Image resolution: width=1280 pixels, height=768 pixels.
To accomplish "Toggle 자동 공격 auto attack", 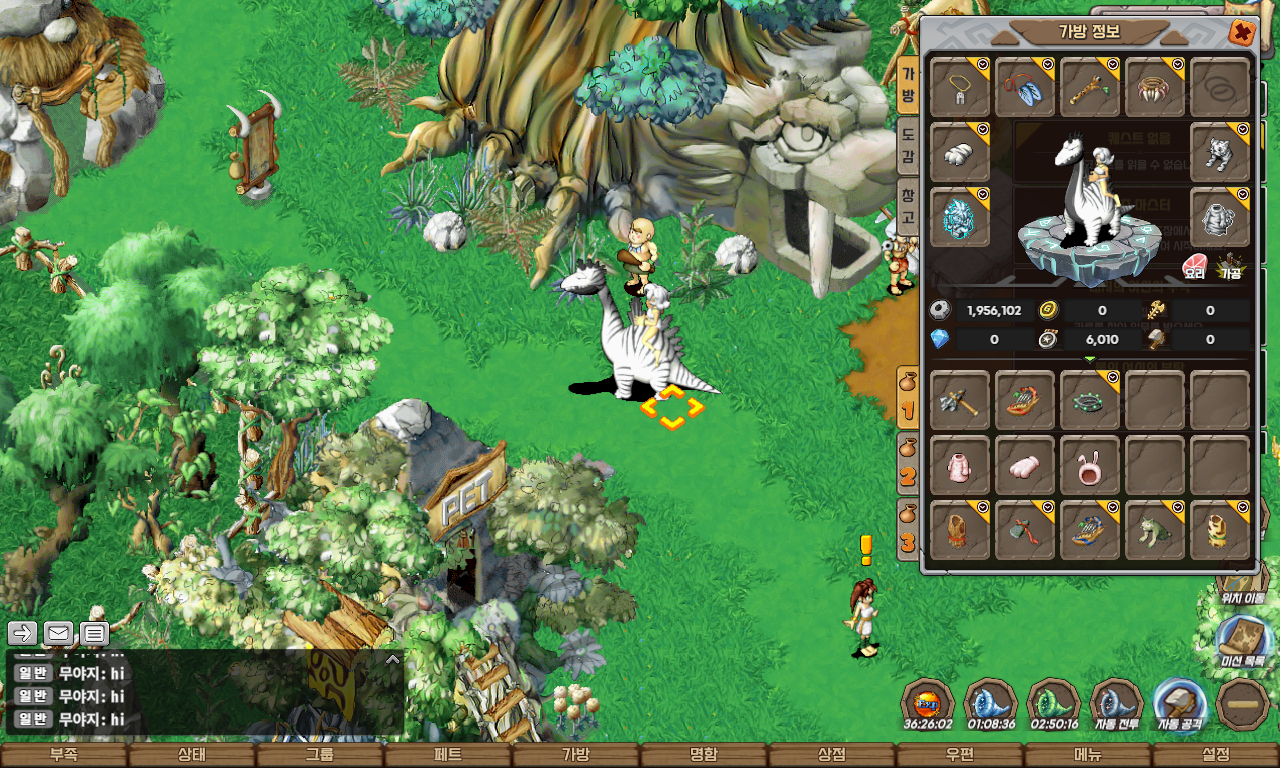I will 1179,705.
